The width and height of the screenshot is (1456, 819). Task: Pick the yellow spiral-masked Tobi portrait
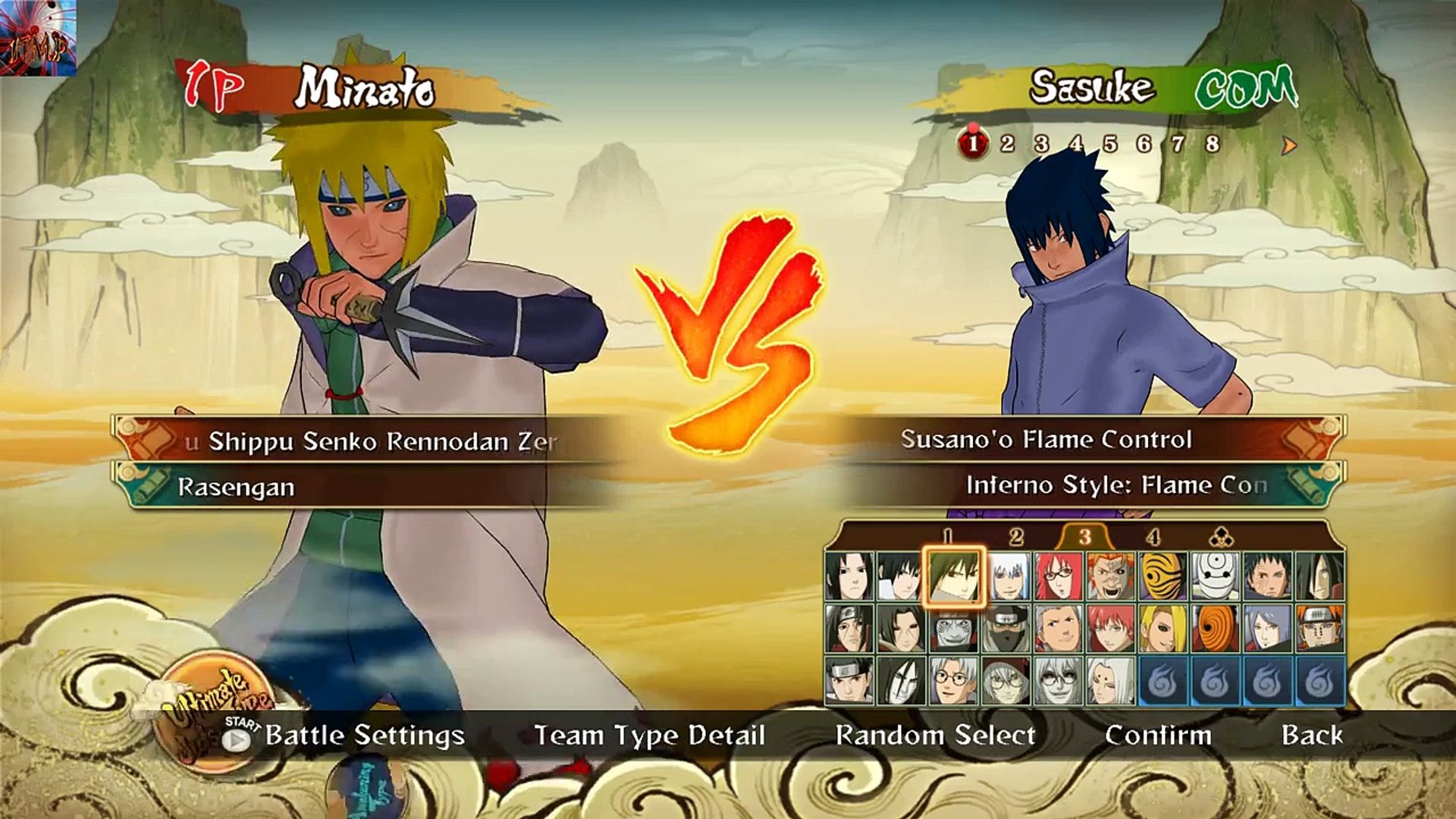pos(1163,576)
